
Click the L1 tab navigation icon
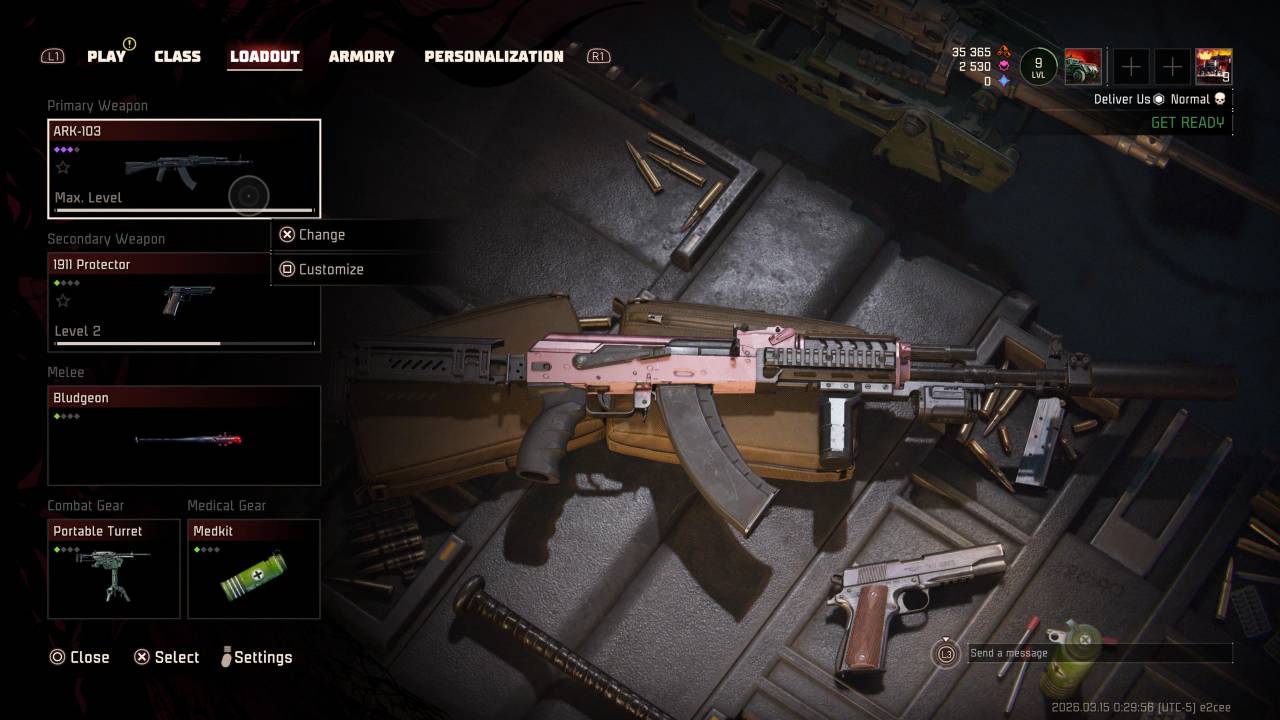pos(51,56)
